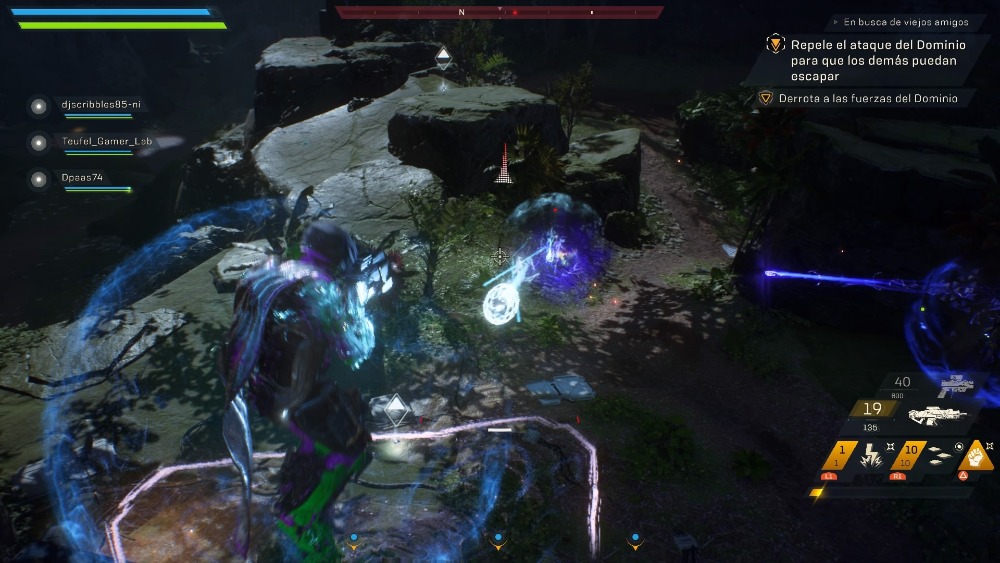Trigger the fist melee ability icon

coord(977,455)
